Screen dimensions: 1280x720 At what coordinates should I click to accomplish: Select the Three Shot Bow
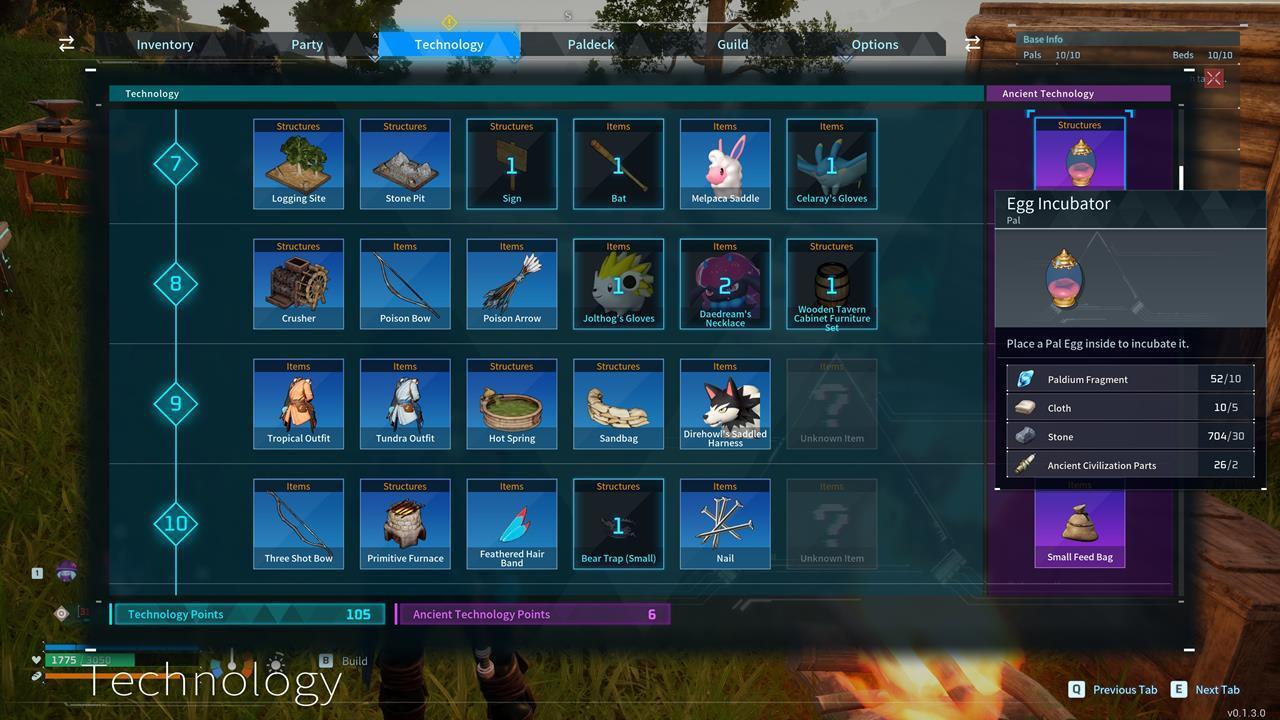(298, 523)
